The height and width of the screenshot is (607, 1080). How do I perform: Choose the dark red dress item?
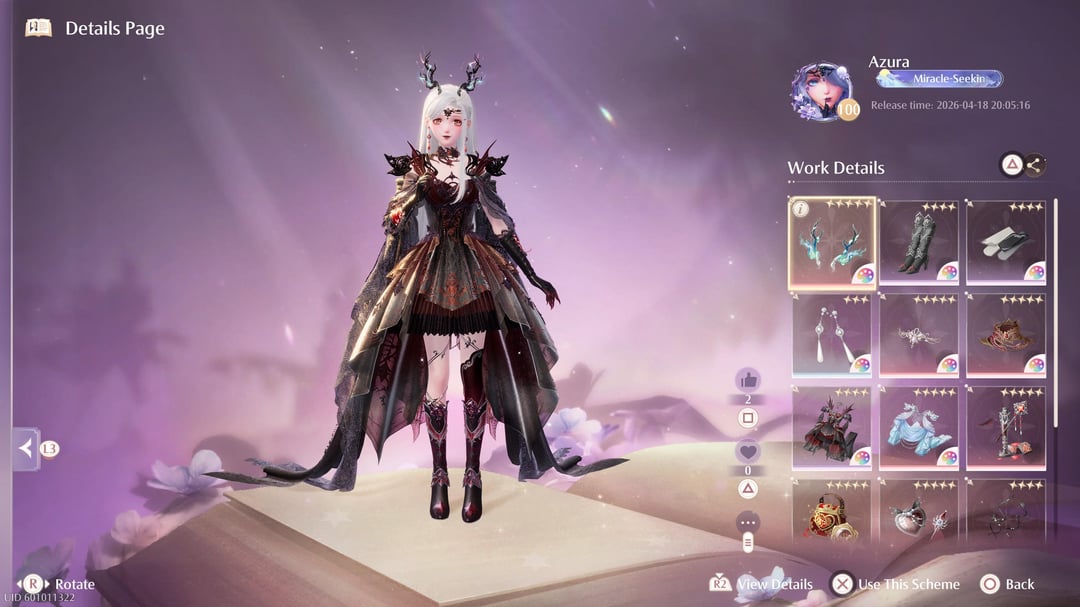(832, 428)
